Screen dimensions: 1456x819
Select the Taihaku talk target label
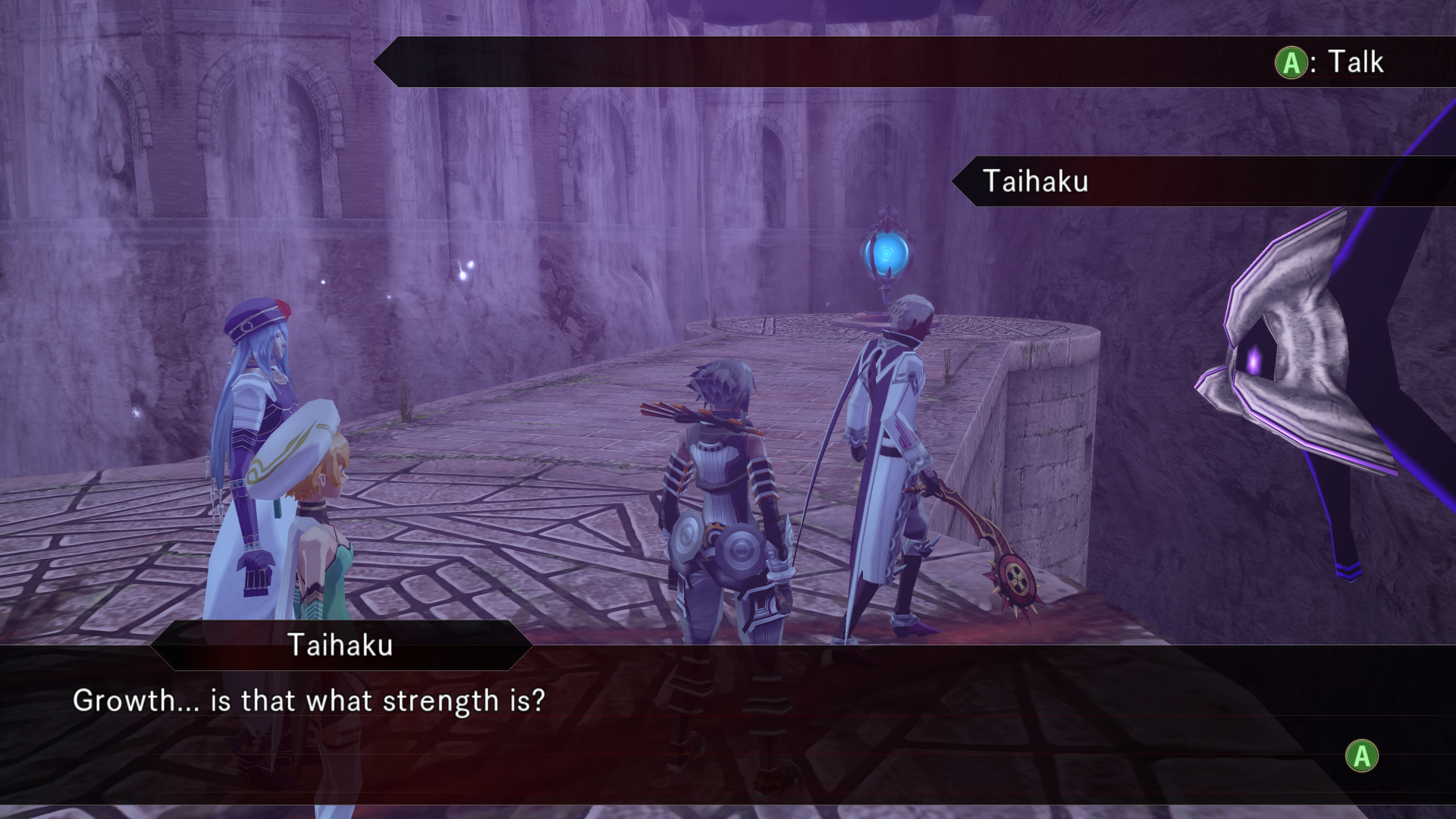coord(1035,181)
